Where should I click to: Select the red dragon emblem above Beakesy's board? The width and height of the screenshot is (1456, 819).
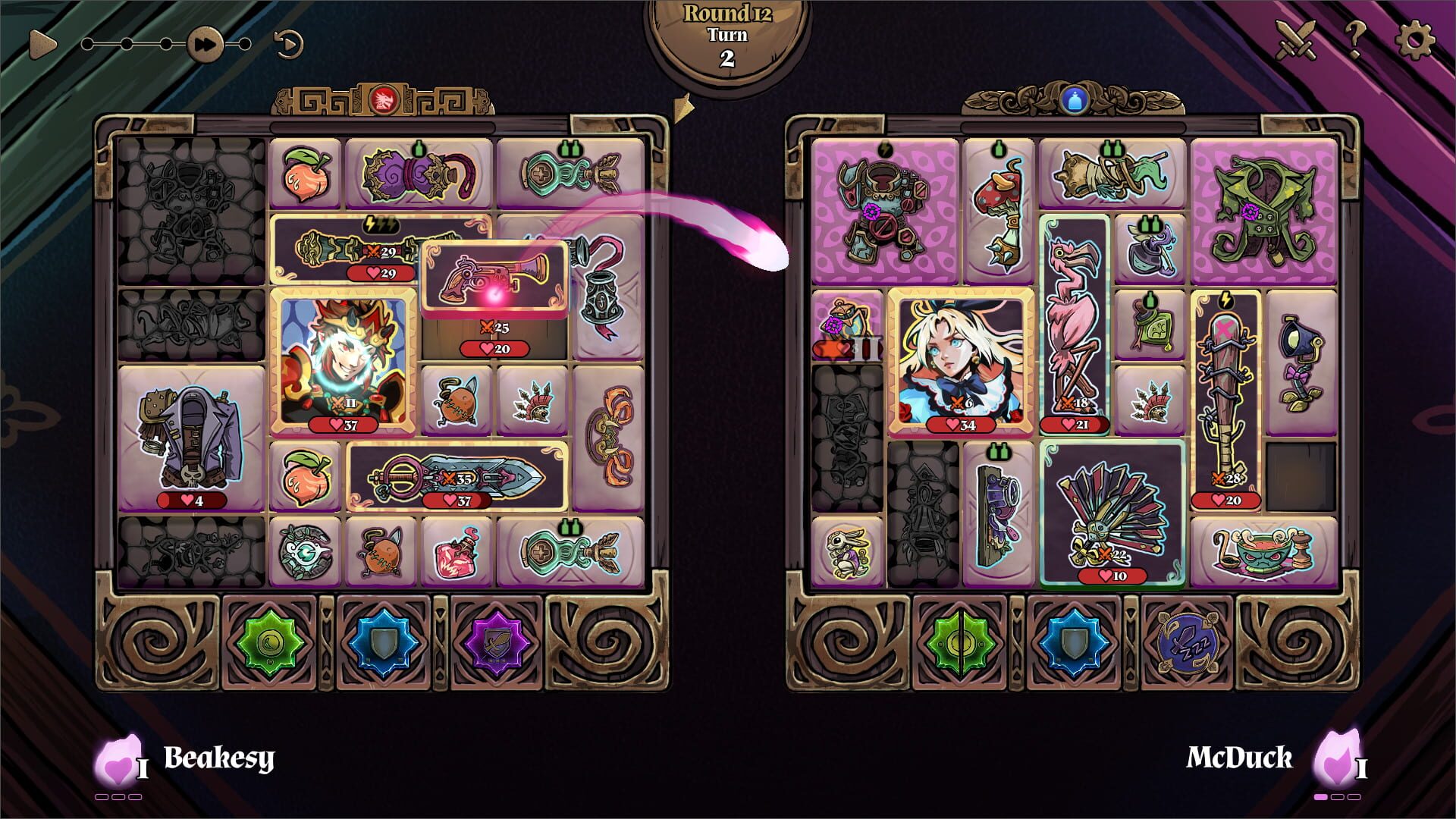coord(384,97)
